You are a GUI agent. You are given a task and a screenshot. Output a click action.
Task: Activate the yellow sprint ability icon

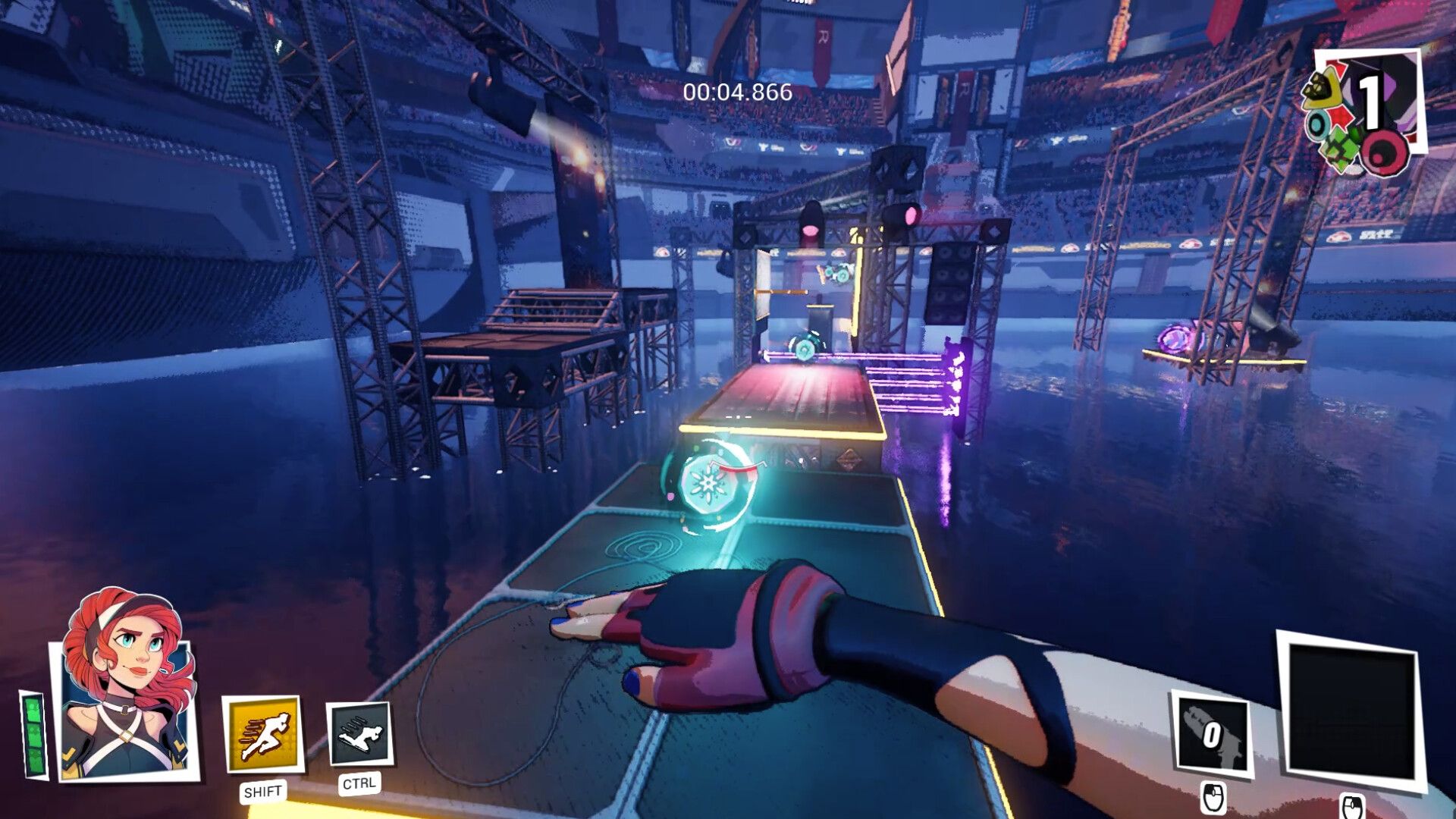pyautogui.click(x=263, y=734)
